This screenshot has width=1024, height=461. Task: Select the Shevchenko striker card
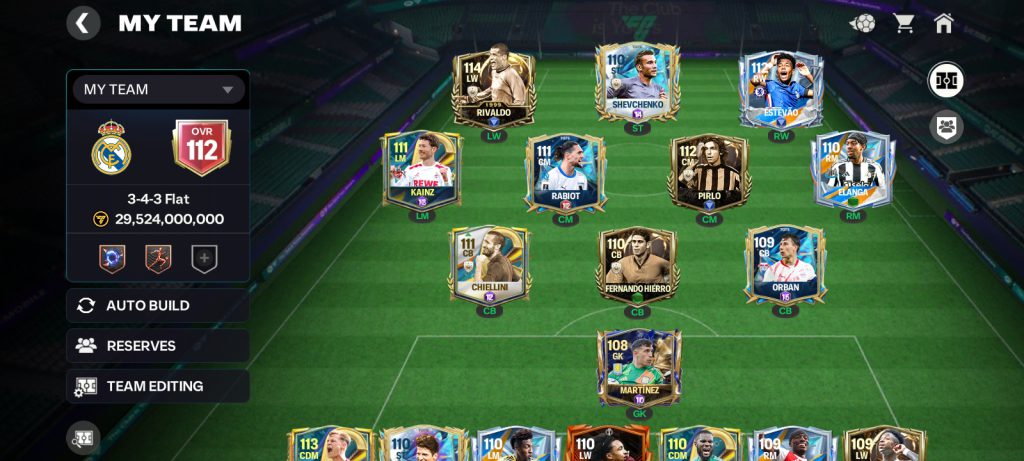point(637,85)
